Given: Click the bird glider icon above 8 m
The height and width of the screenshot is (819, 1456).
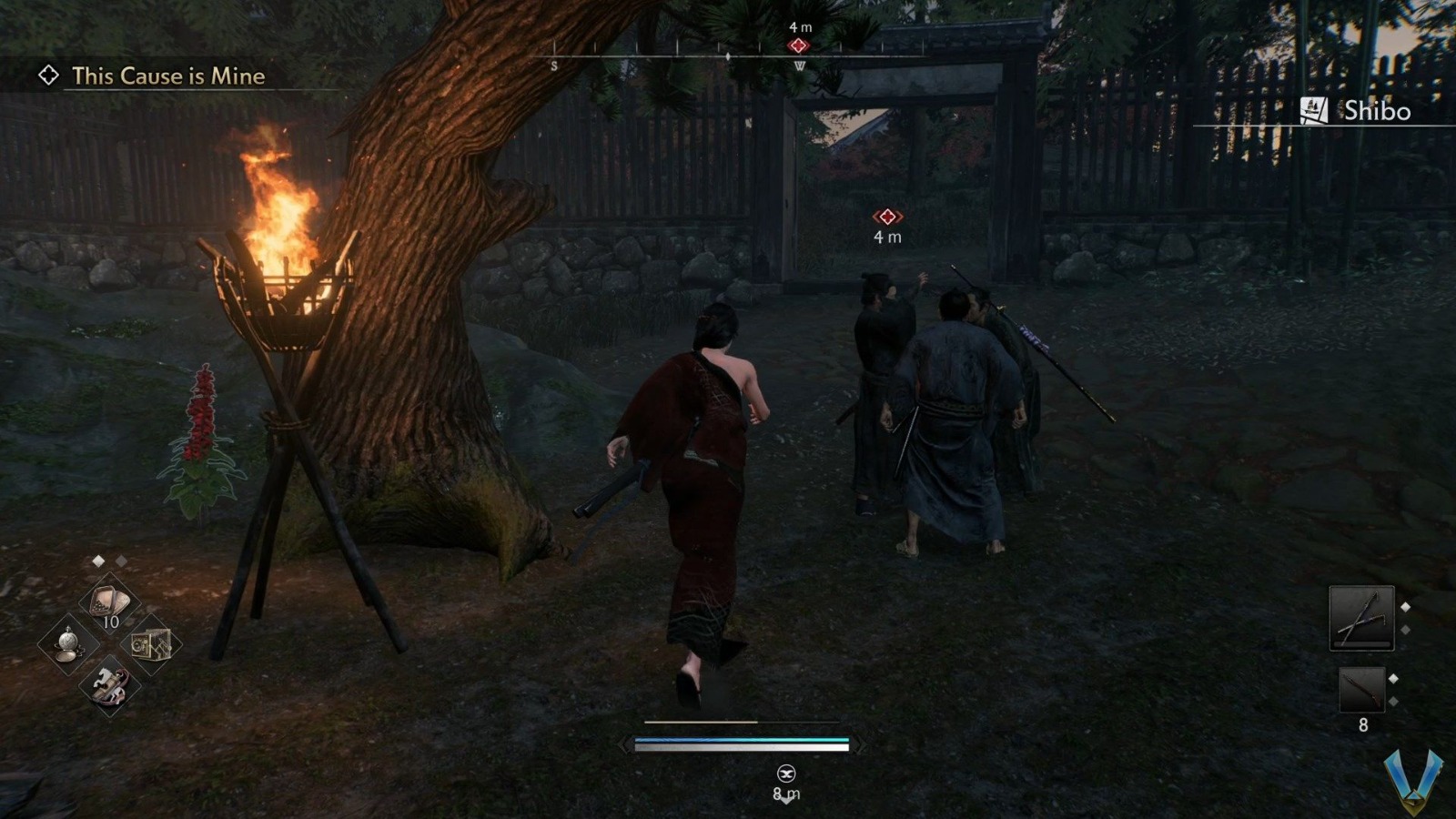Looking at the screenshot, I should (786, 774).
